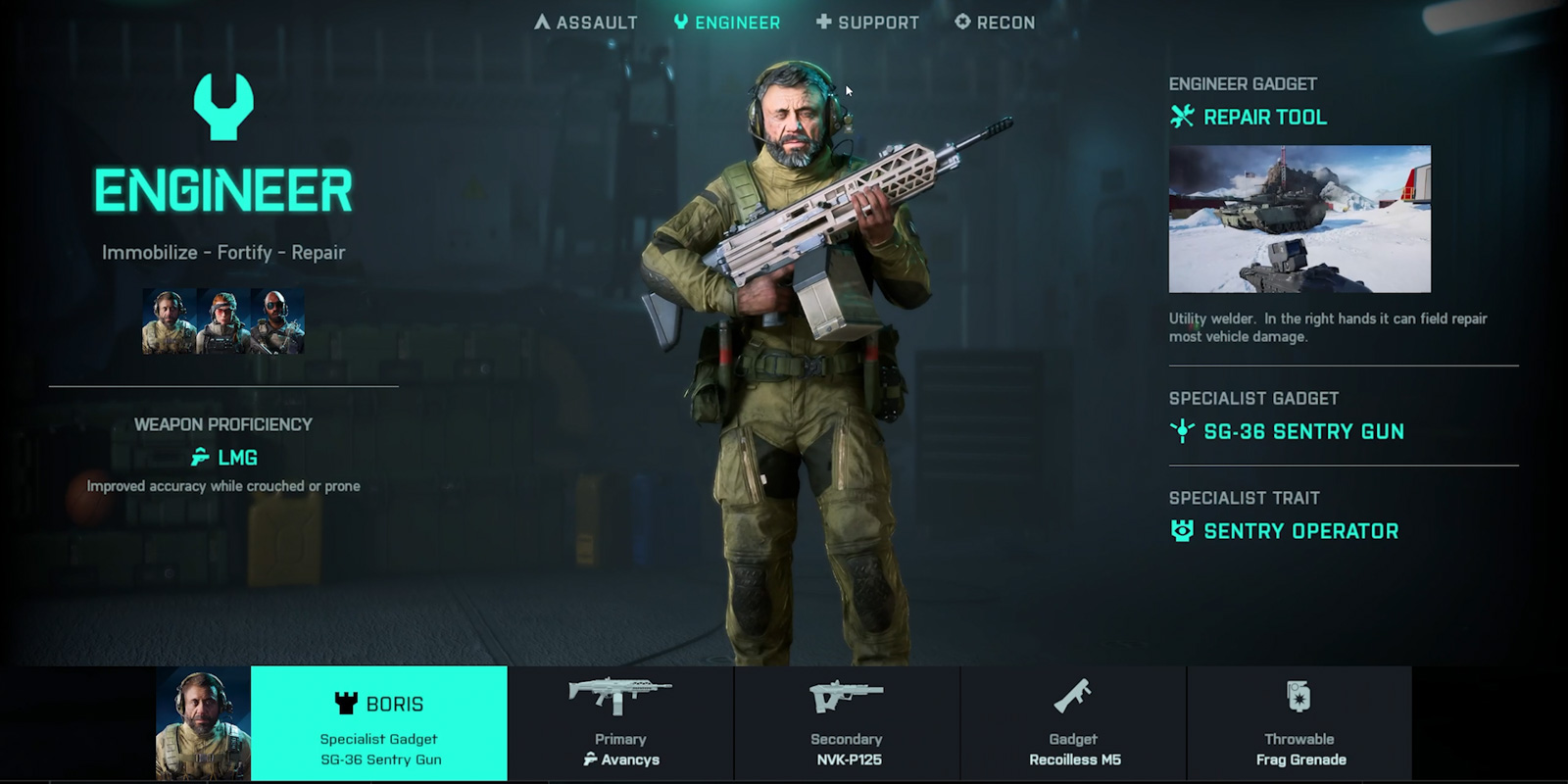Switch to the Engineer tab
The width and height of the screenshot is (1568, 784).
pyautogui.click(x=728, y=22)
